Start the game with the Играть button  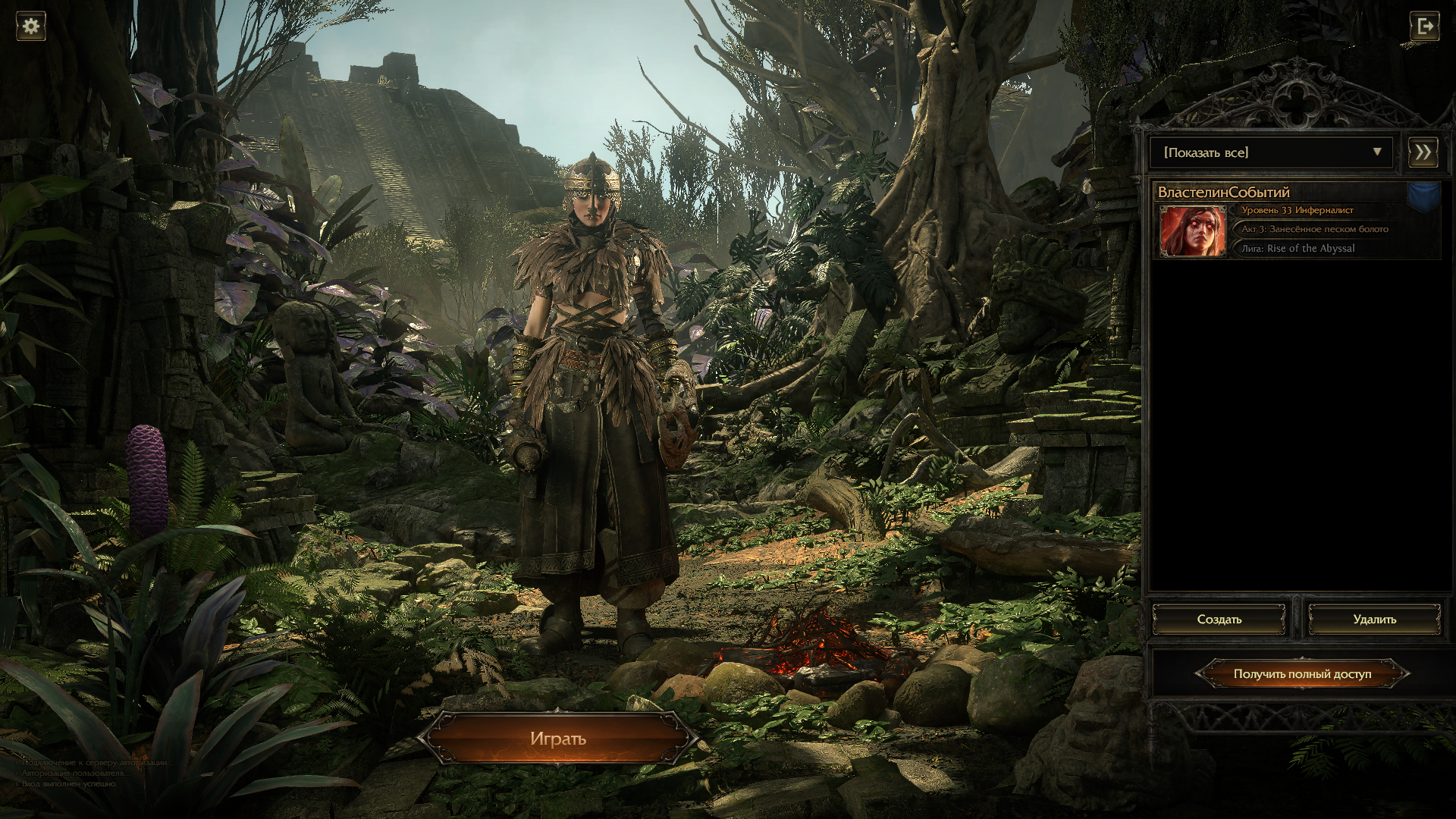coord(558,738)
